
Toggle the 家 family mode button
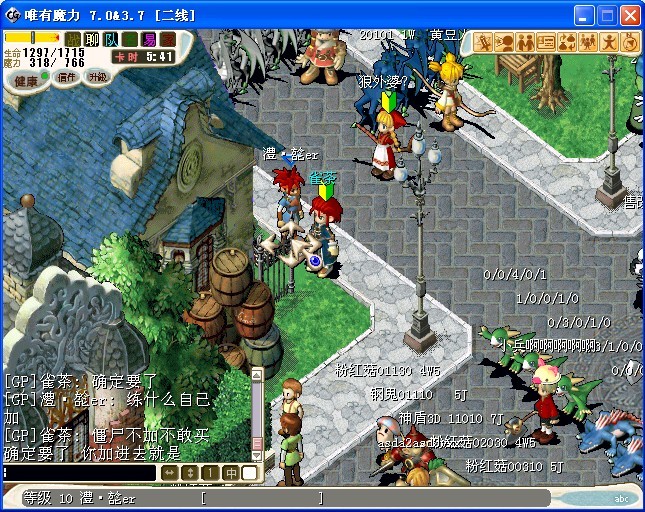[x=168, y=39]
